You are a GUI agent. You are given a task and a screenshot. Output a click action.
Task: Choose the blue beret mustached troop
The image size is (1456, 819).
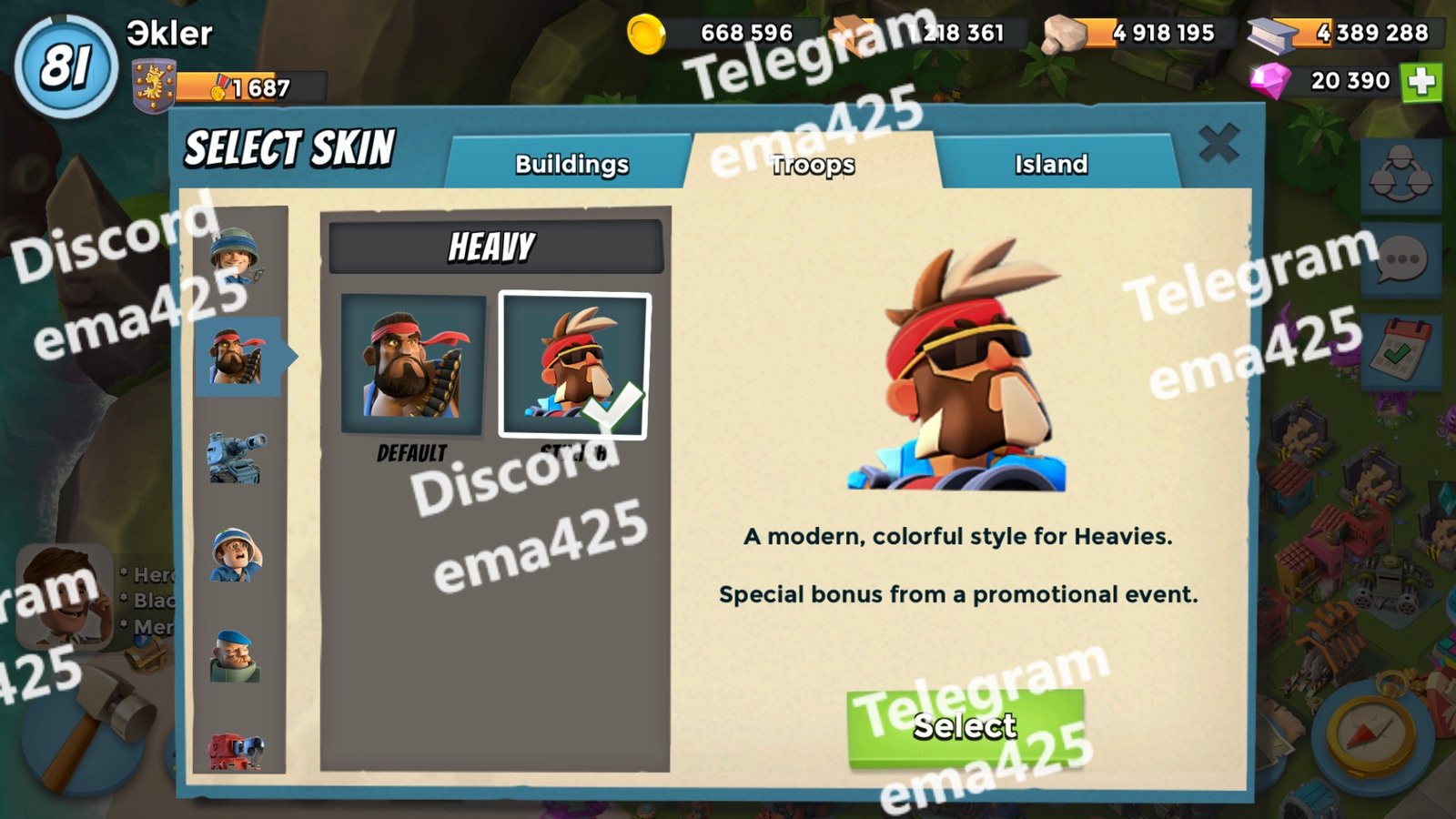[237, 655]
